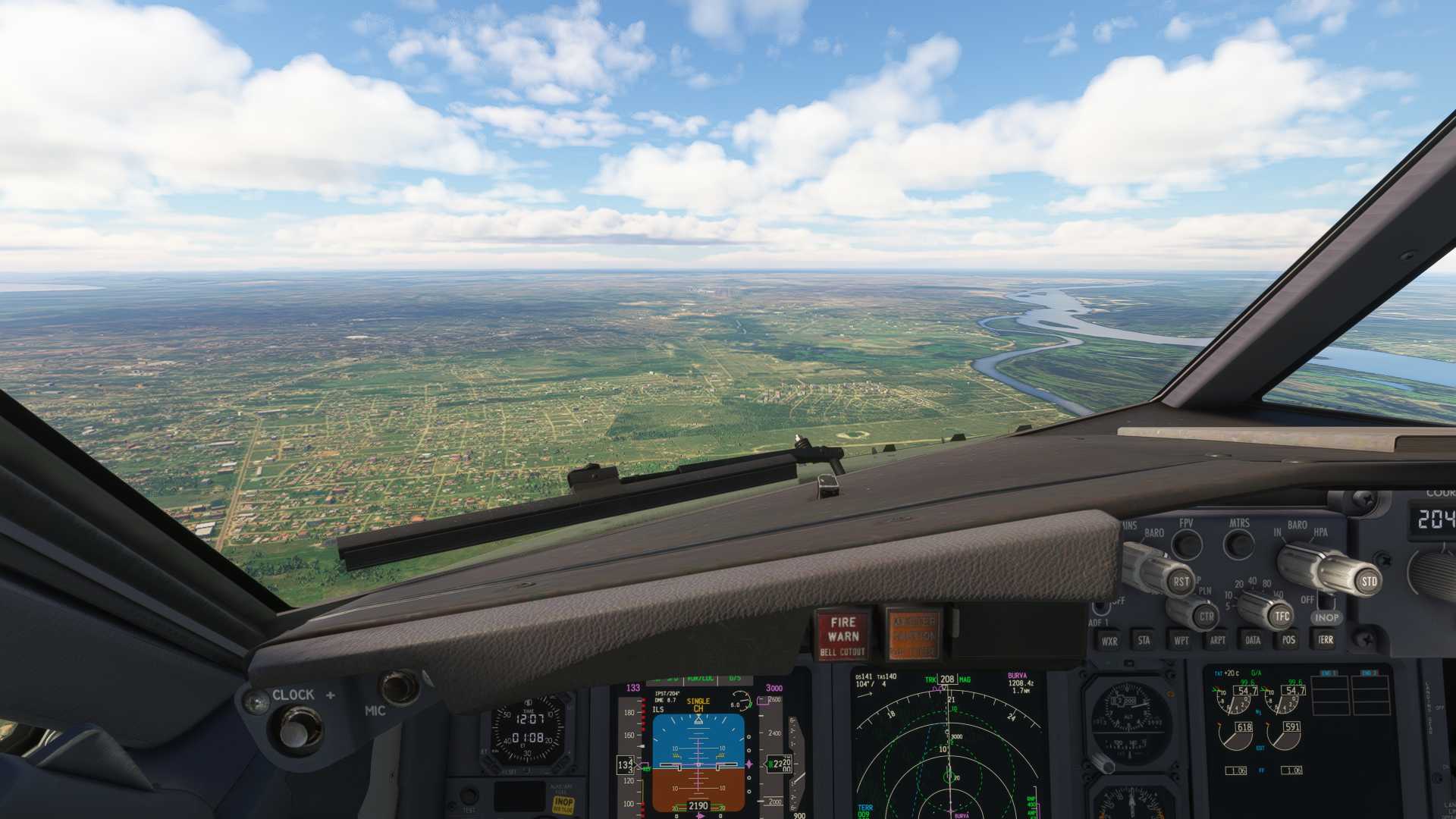
Task: Toggle the MTRS meters button
Action: click(1240, 544)
